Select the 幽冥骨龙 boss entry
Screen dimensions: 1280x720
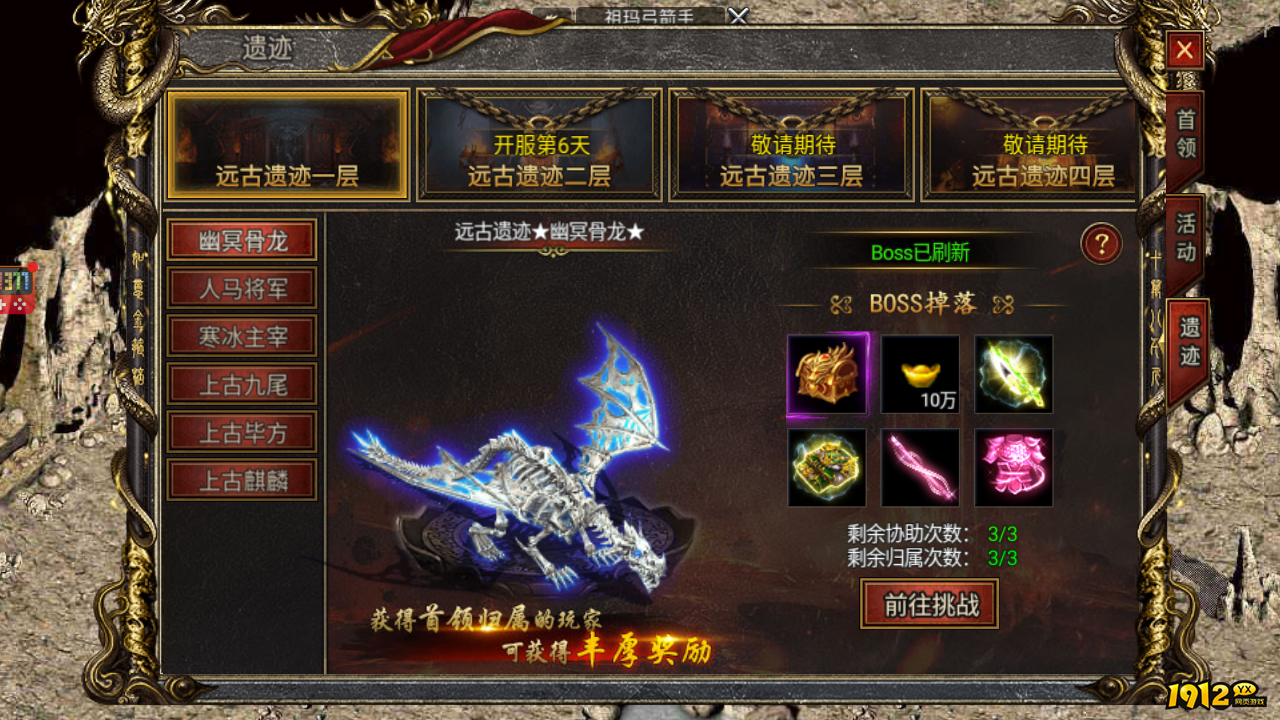point(243,240)
